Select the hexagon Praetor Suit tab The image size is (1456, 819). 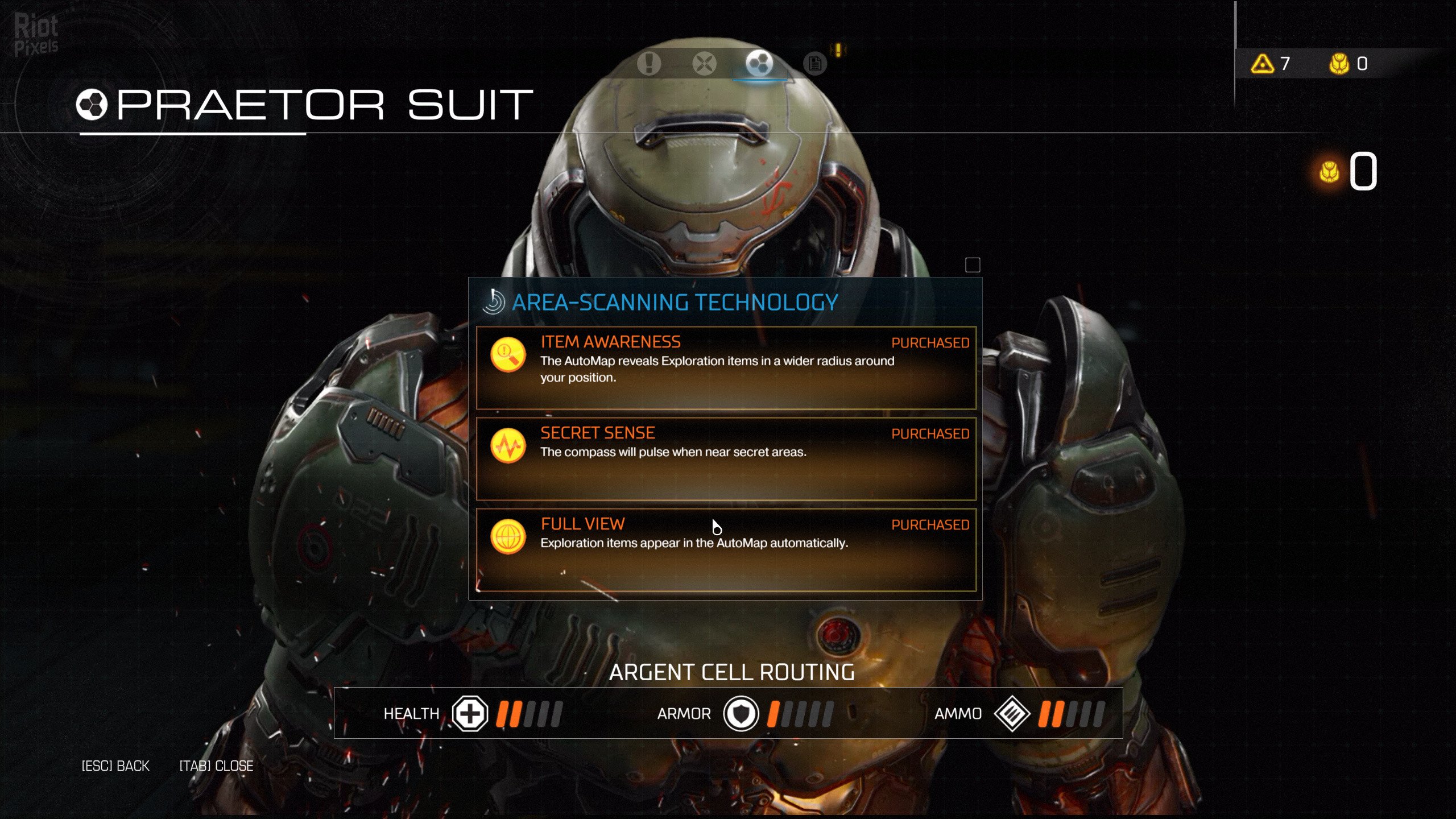tap(759, 63)
